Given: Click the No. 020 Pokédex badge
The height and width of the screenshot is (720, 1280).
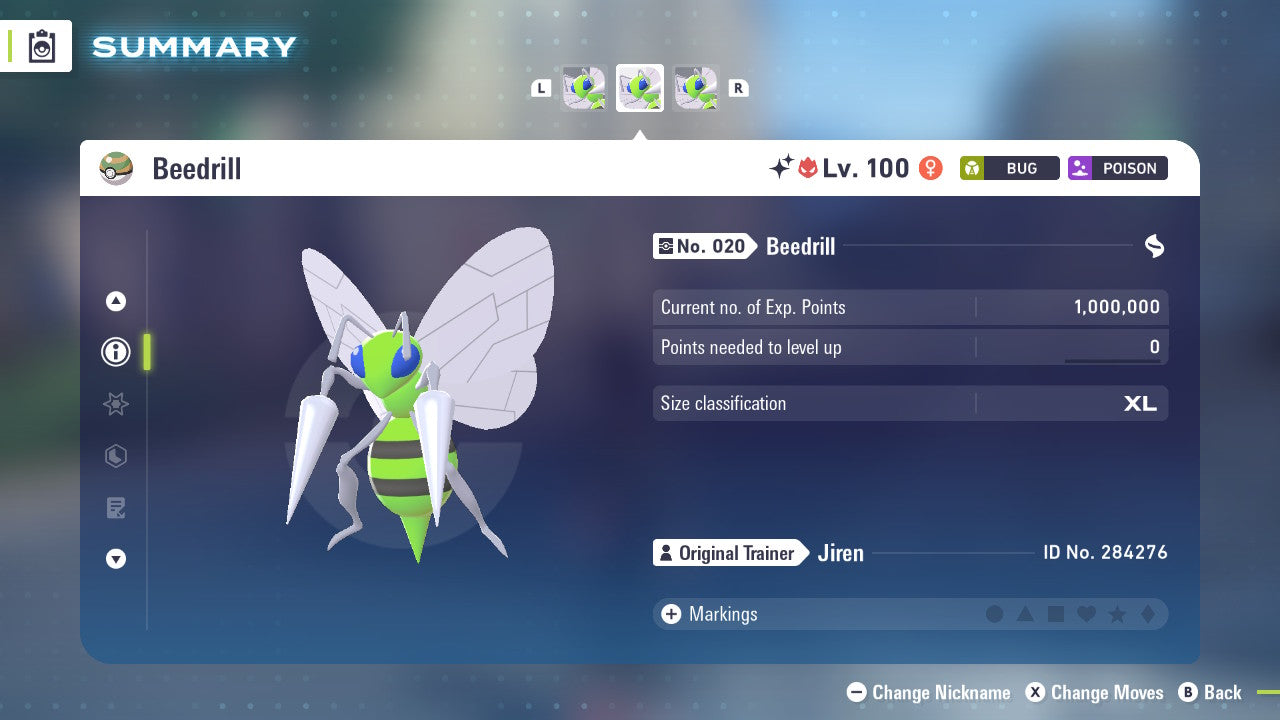Looking at the screenshot, I should (x=703, y=245).
